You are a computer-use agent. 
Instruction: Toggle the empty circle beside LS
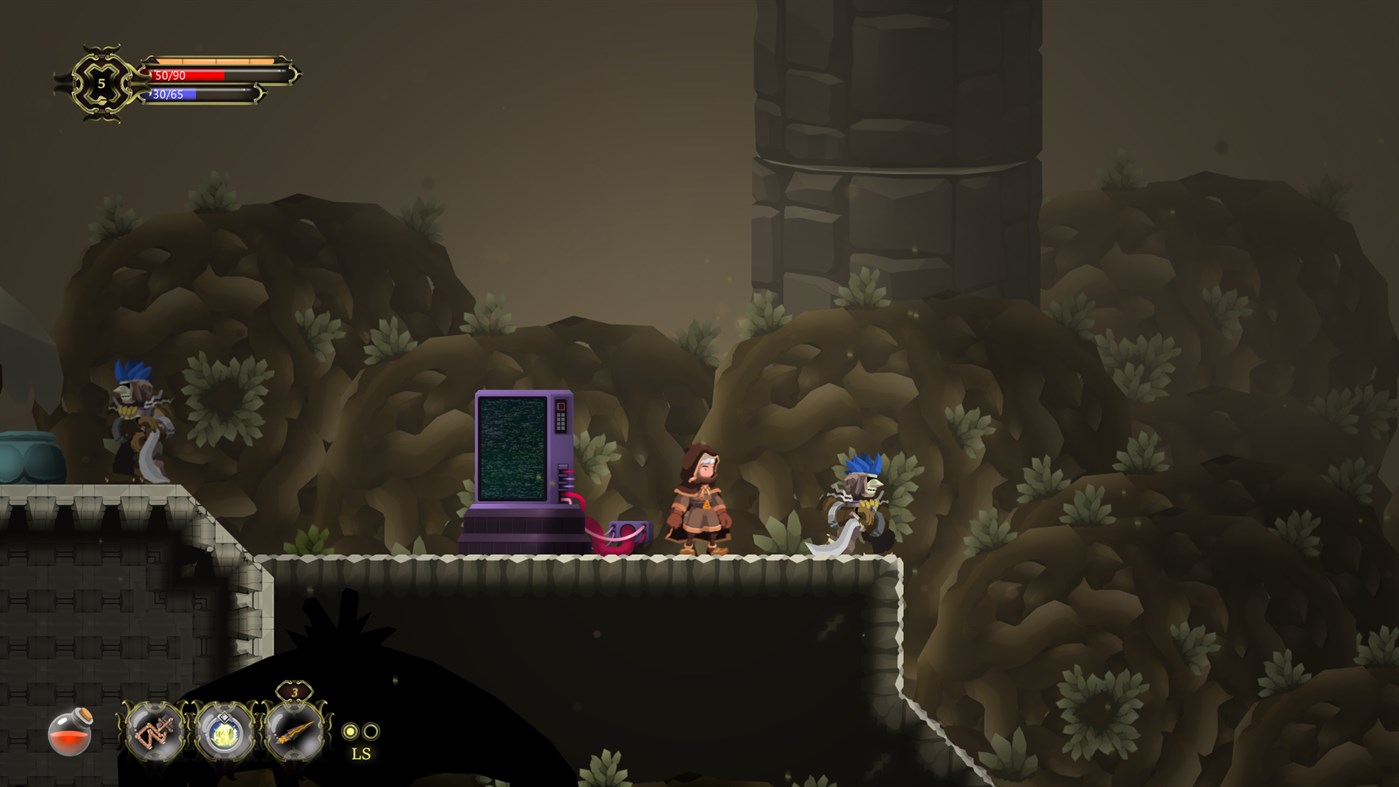click(x=371, y=729)
